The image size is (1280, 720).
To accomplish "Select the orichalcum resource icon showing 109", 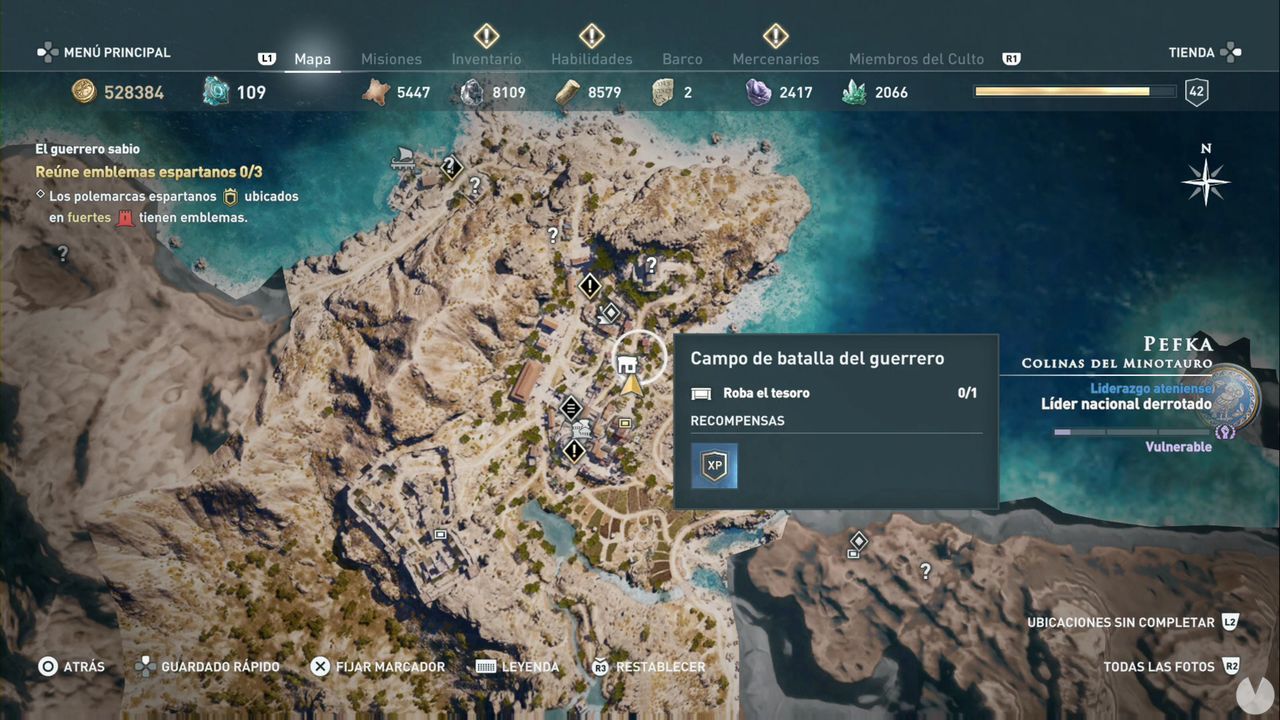I will [215, 90].
